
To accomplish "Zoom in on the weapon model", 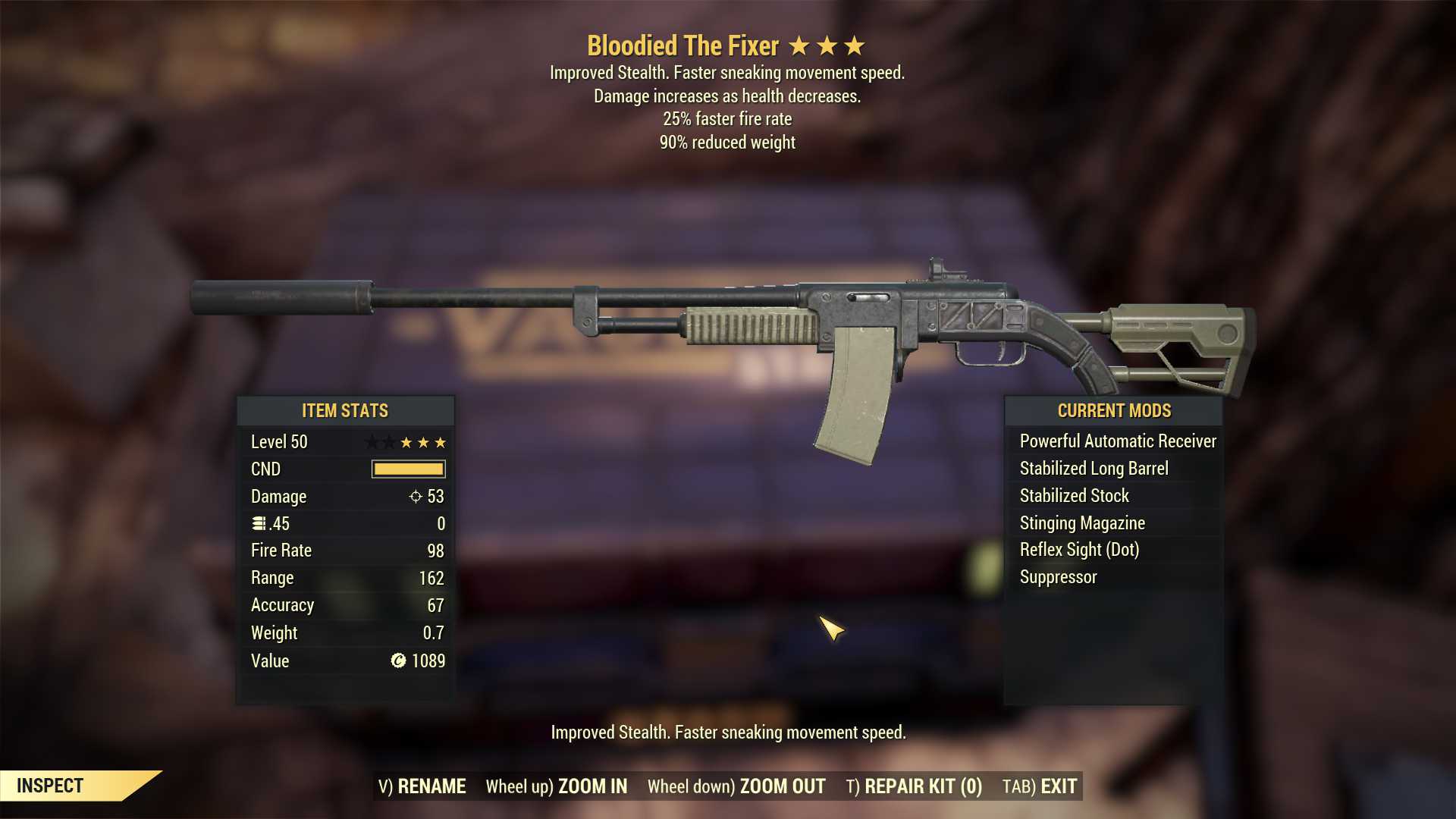I will pos(557,786).
